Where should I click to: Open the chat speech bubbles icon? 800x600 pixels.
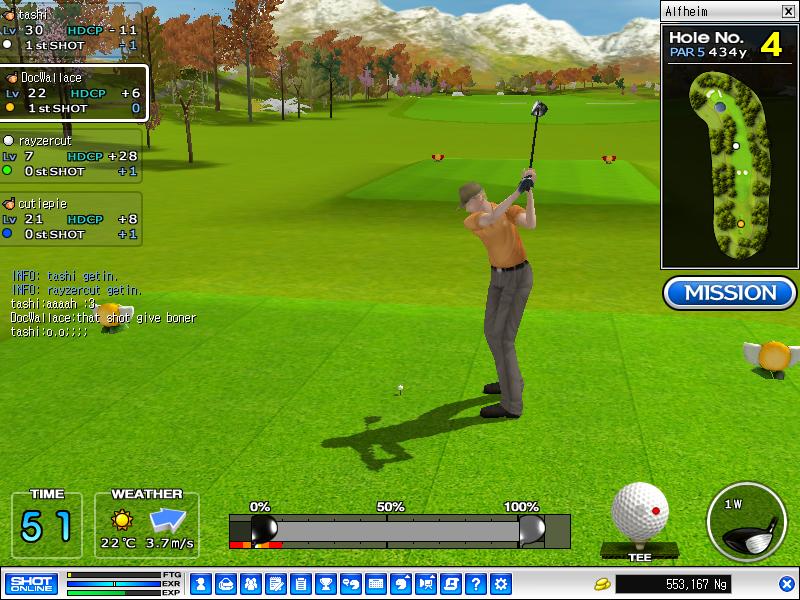(x=351, y=584)
